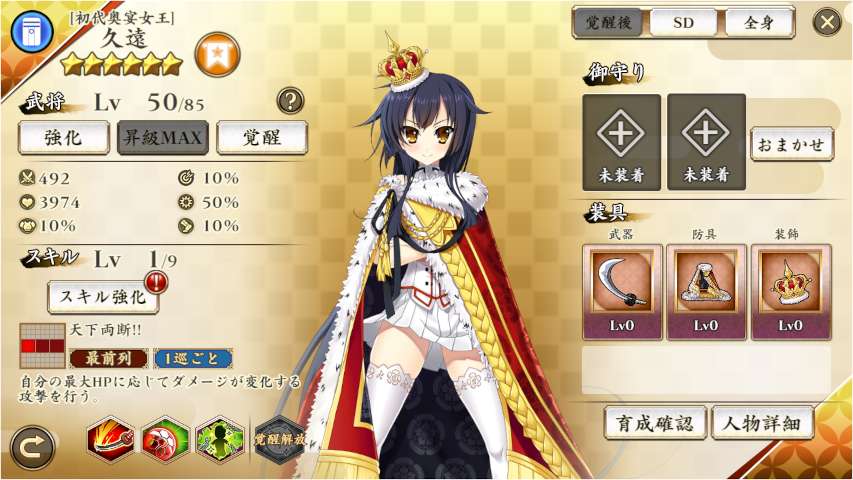This screenshot has width=853, height=480.
Task: Select the green silhouette trait icon
Action: pos(217,438)
